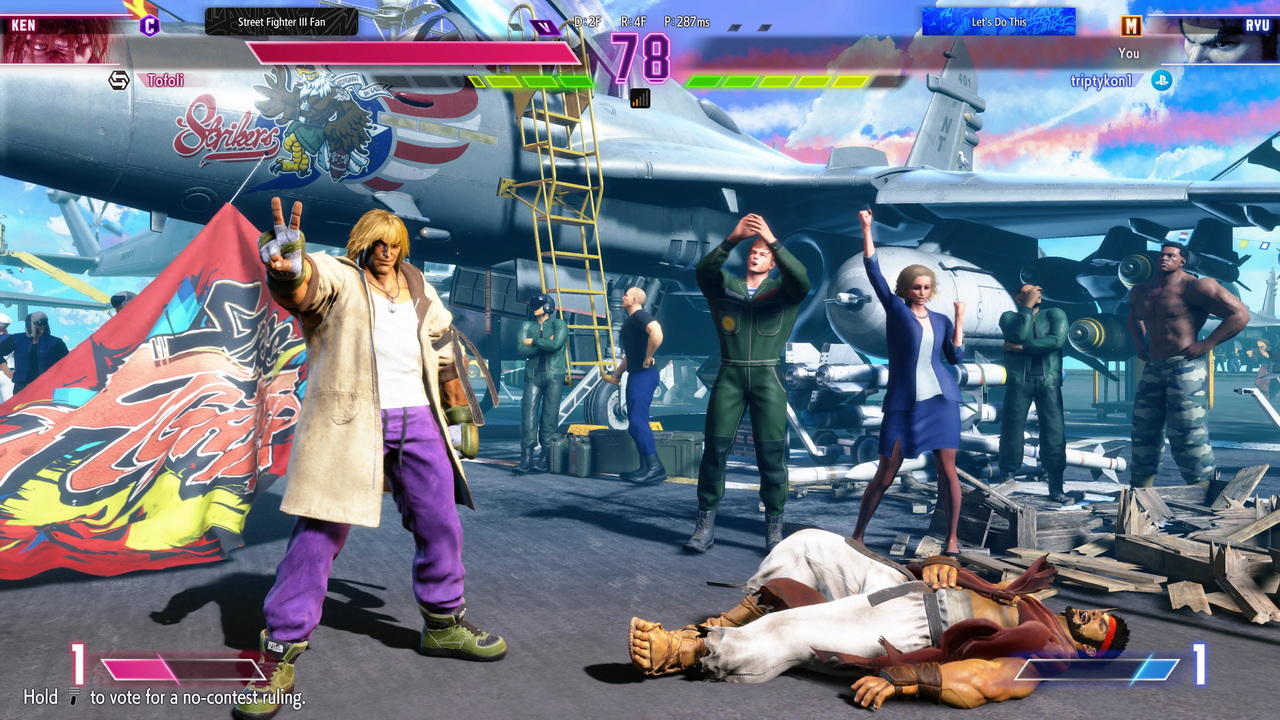This screenshot has height=720, width=1280.
Task: Select player name triptykon1
Action: (x=1101, y=81)
